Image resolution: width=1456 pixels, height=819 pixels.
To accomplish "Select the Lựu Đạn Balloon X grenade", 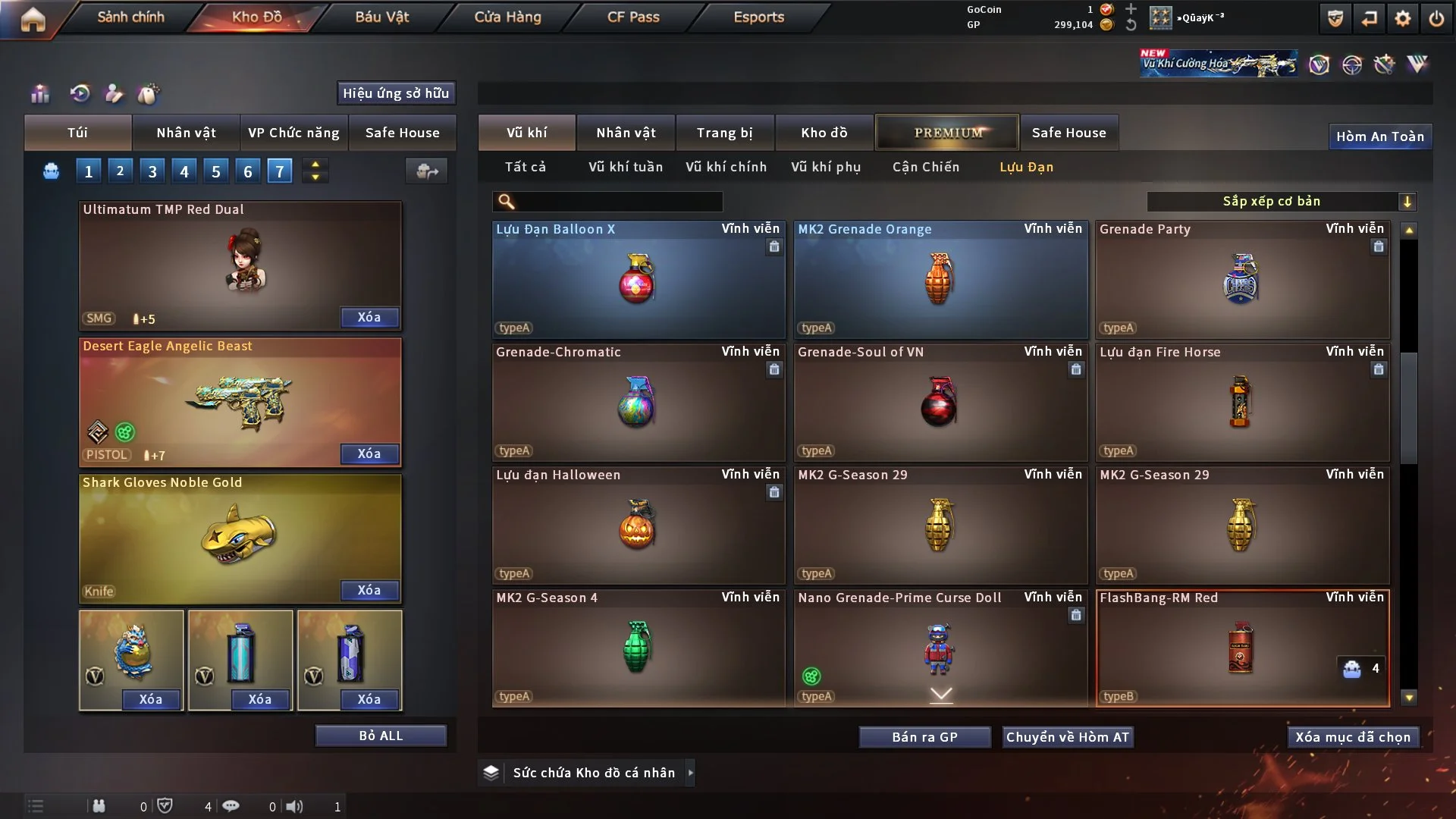I will (638, 279).
